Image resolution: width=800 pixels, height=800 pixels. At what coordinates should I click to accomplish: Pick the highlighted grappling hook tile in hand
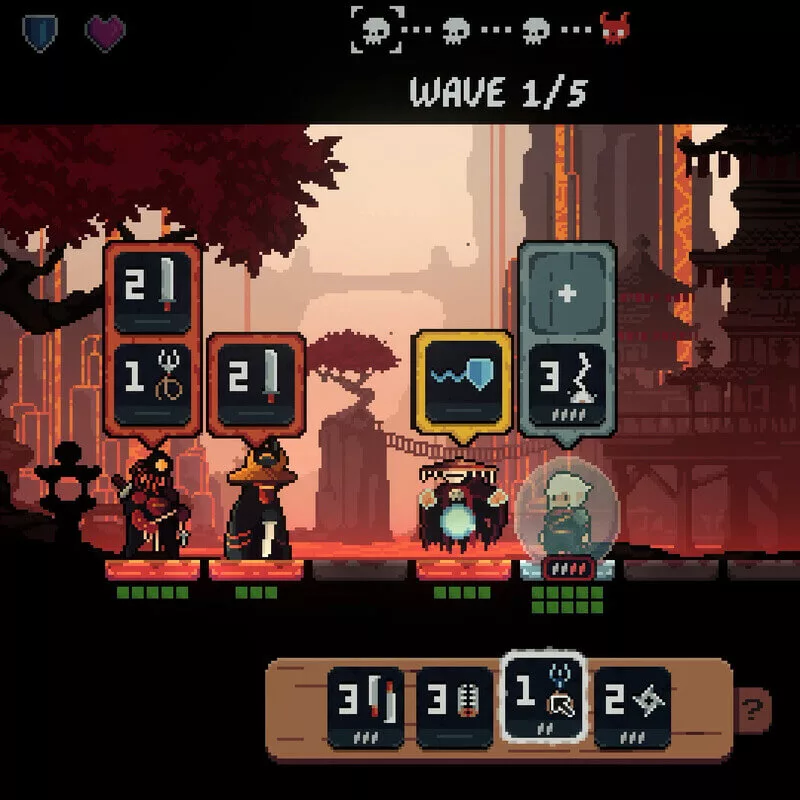click(x=541, y=697)
